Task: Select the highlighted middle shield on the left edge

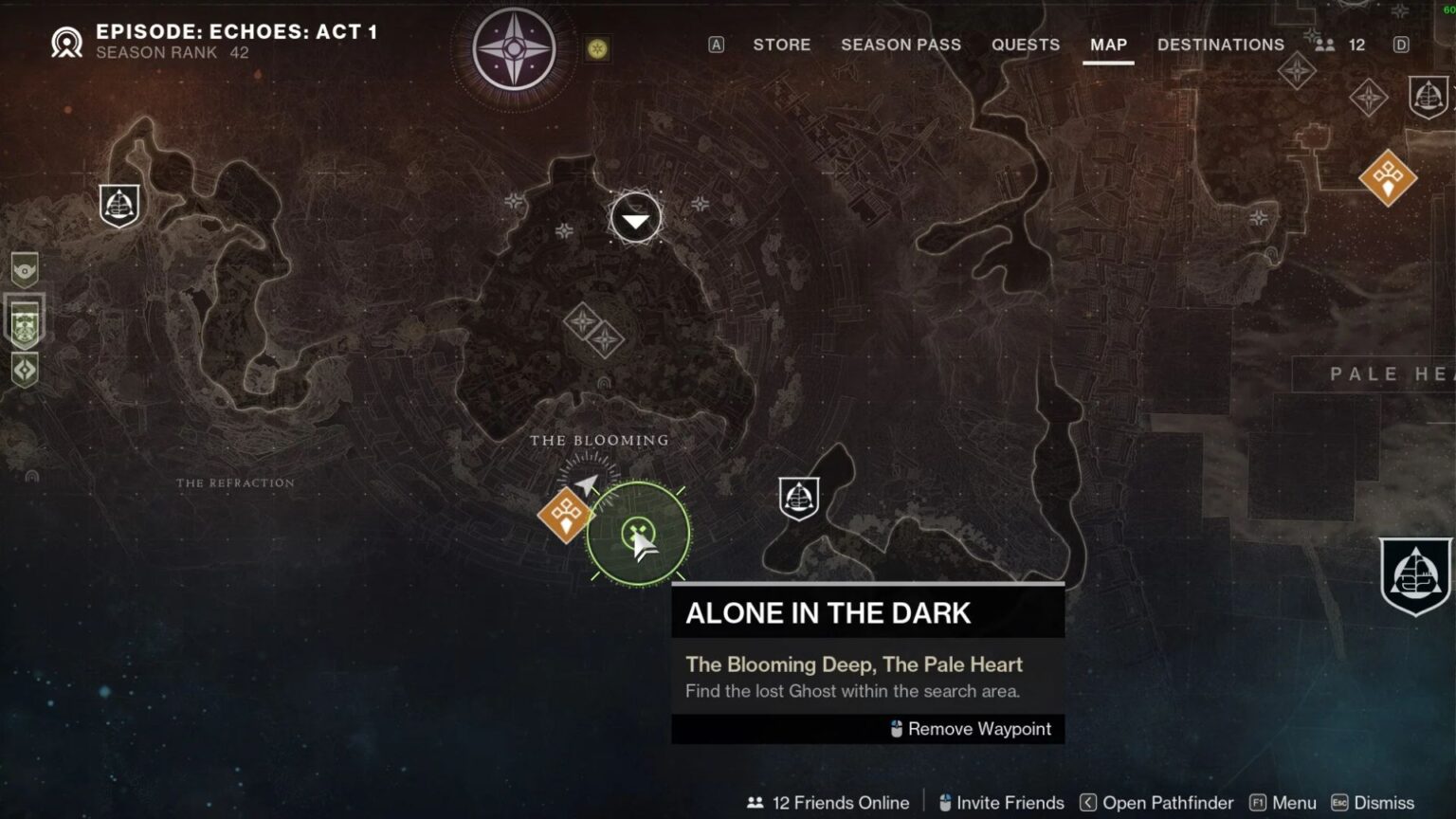Action: click(x=23, y=322)
